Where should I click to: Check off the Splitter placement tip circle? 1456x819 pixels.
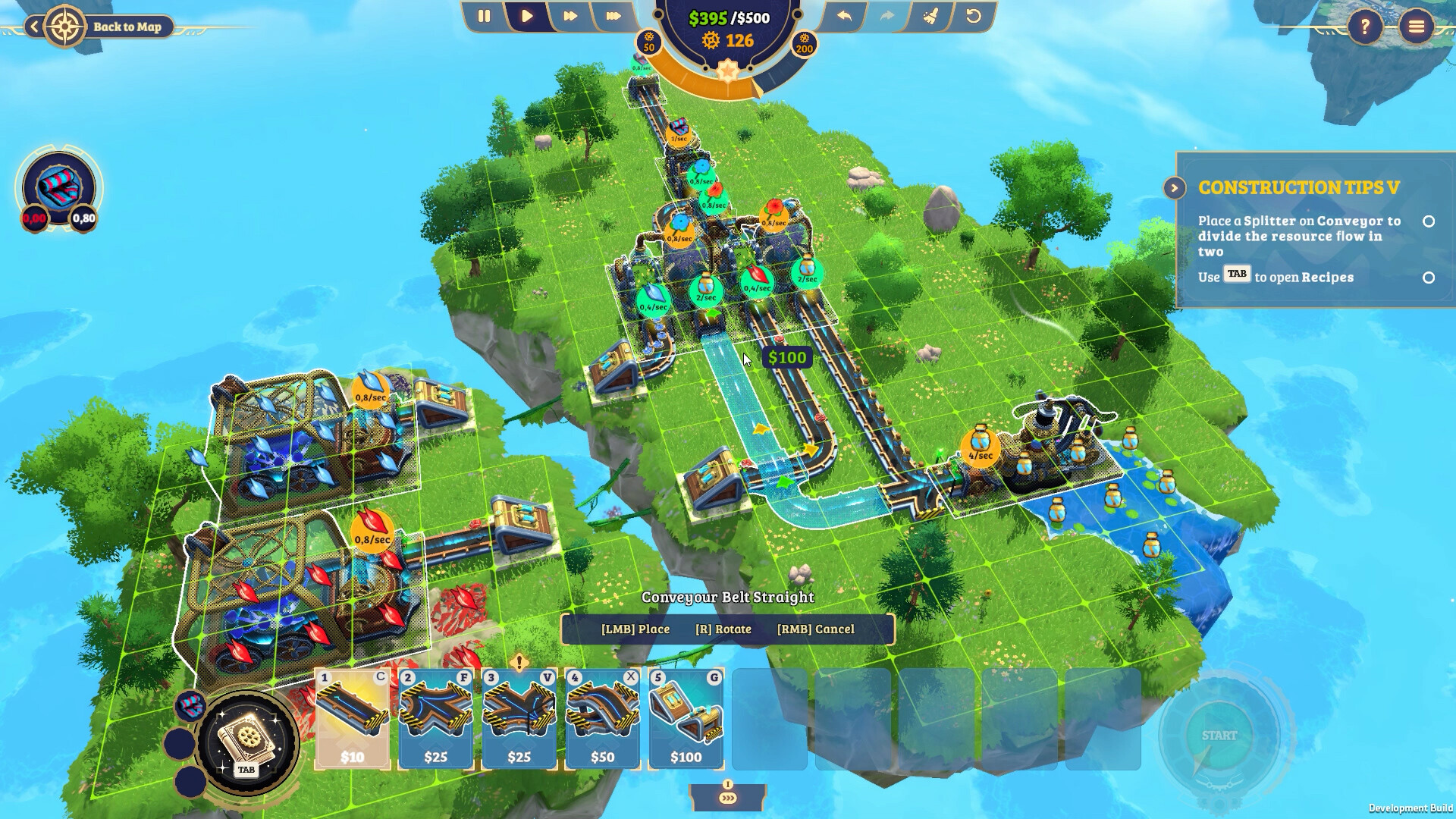[1429, 222]
